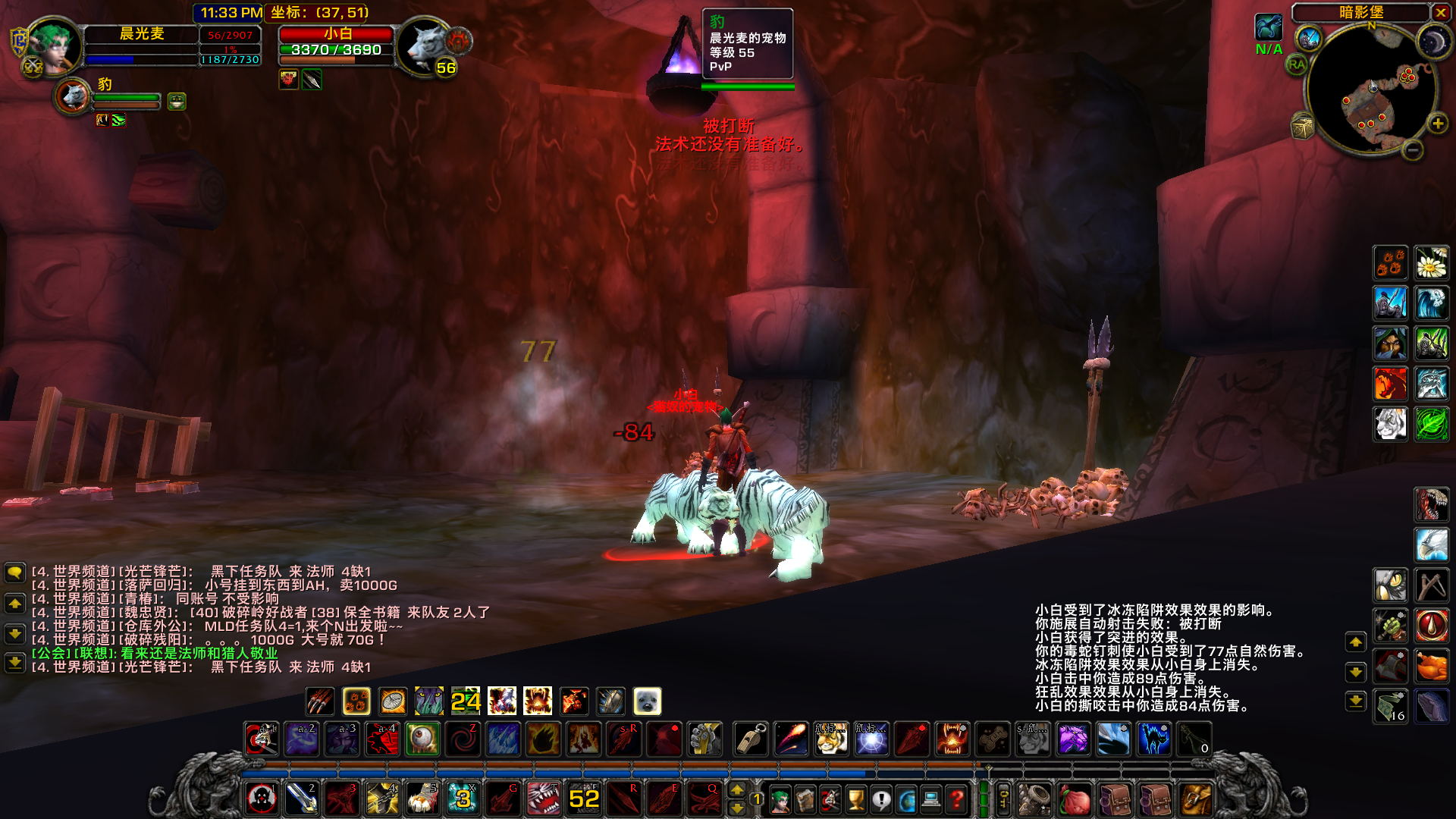
Task: Open the golden trophy micro menu button
Action: (x=855, y=799)
